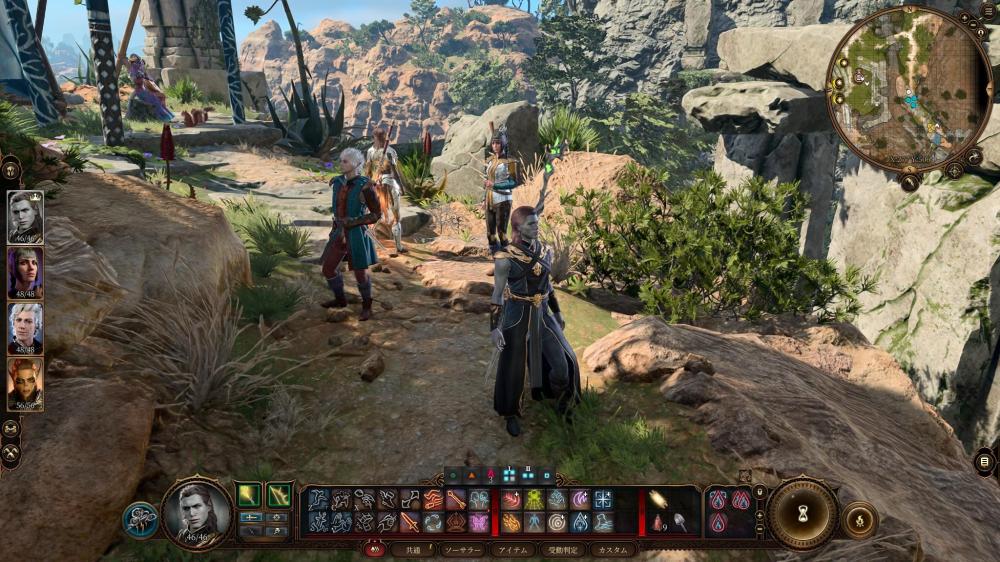This screenshot has height=562, width=1000.
Task: Open the active character's large portrait
Action: (x=197, y=514)
